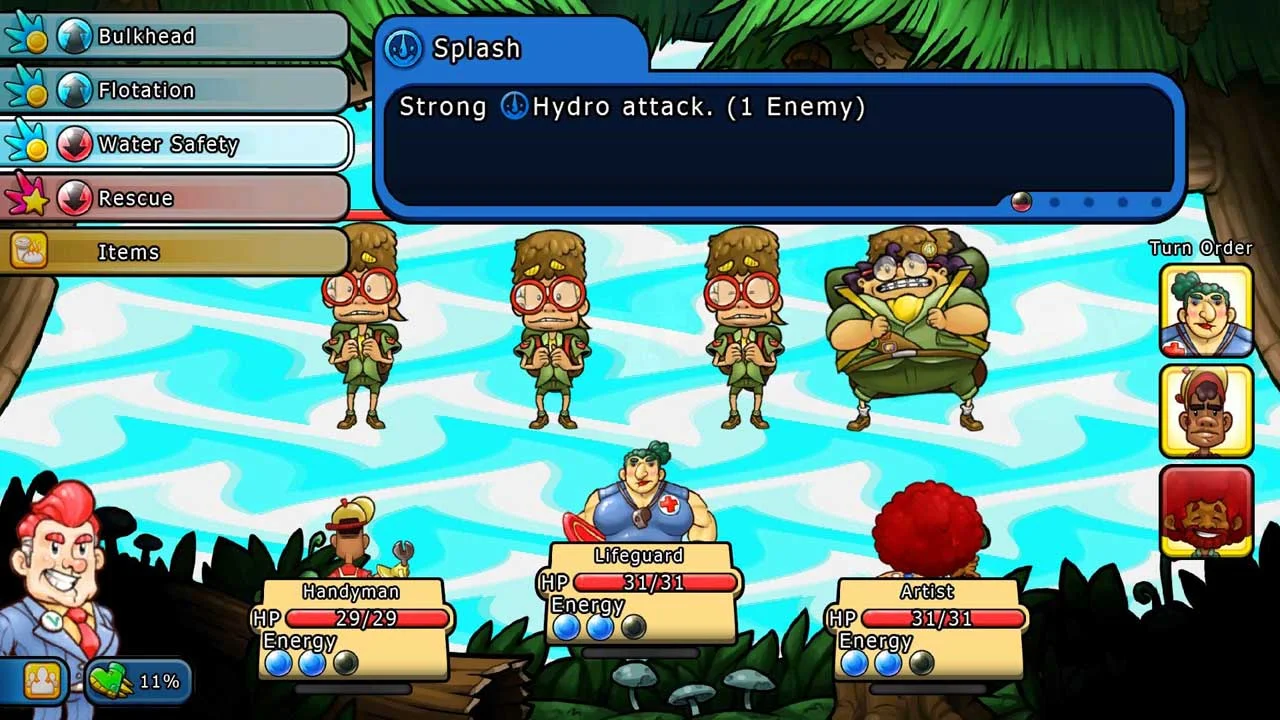Select the Lifeguard portrait in the Turn Order
The width and height of the screenshot is (1280, 720).
coord(1205,313)
